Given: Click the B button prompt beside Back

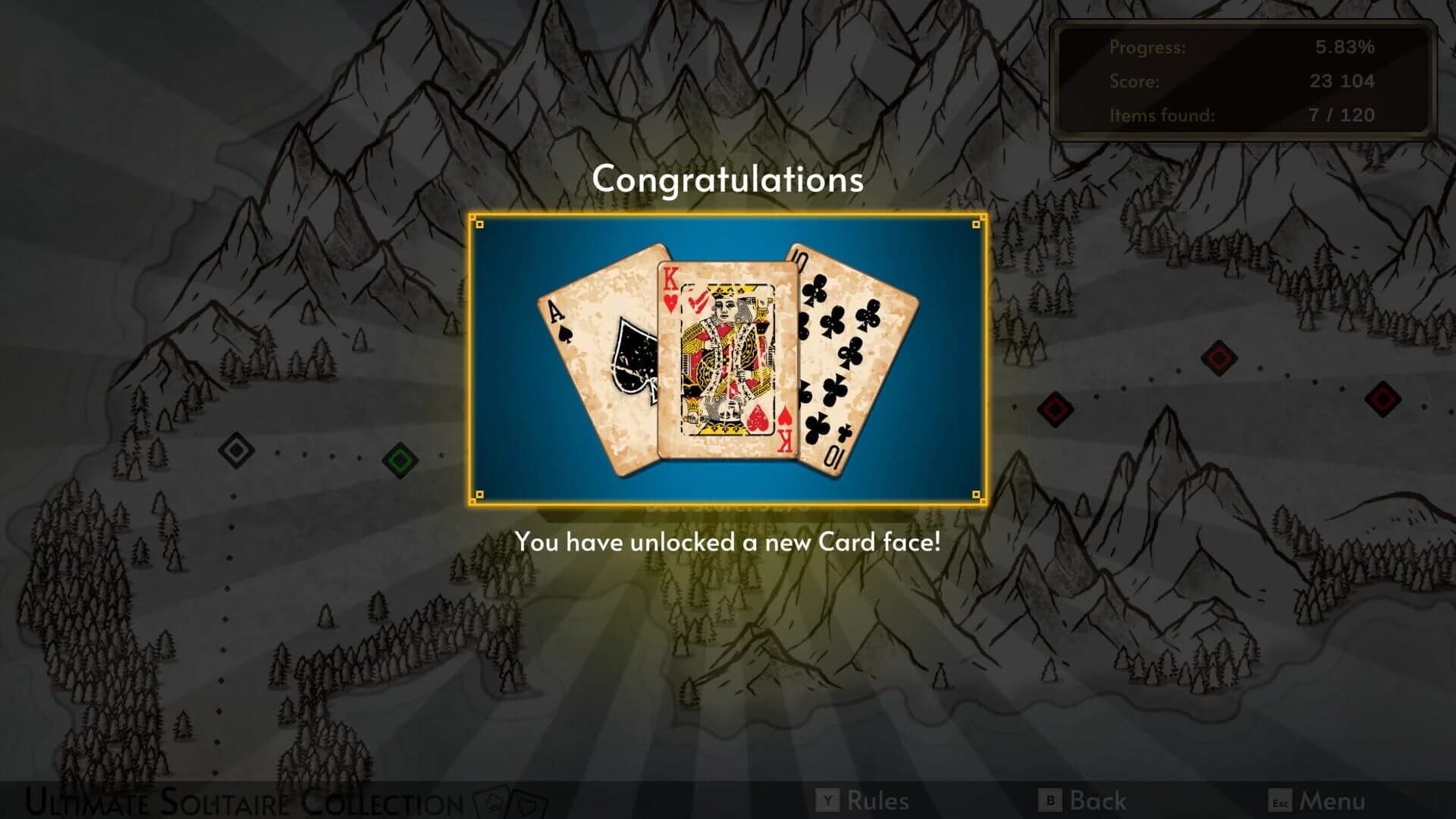Looking at the screenshot, I should (1049, 800).
